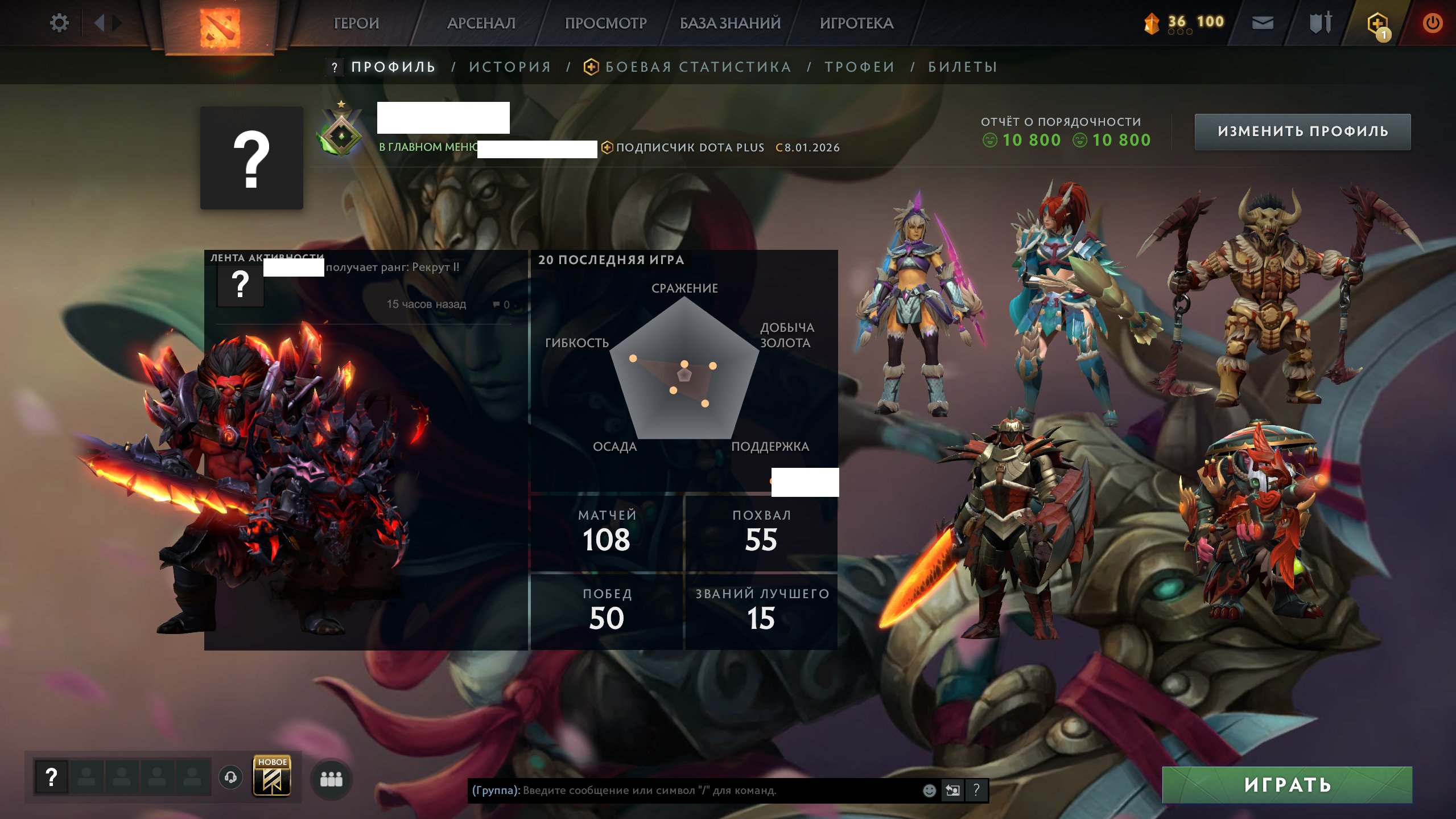Open the АРСЕНАЛ menu

tap(481, 23)
